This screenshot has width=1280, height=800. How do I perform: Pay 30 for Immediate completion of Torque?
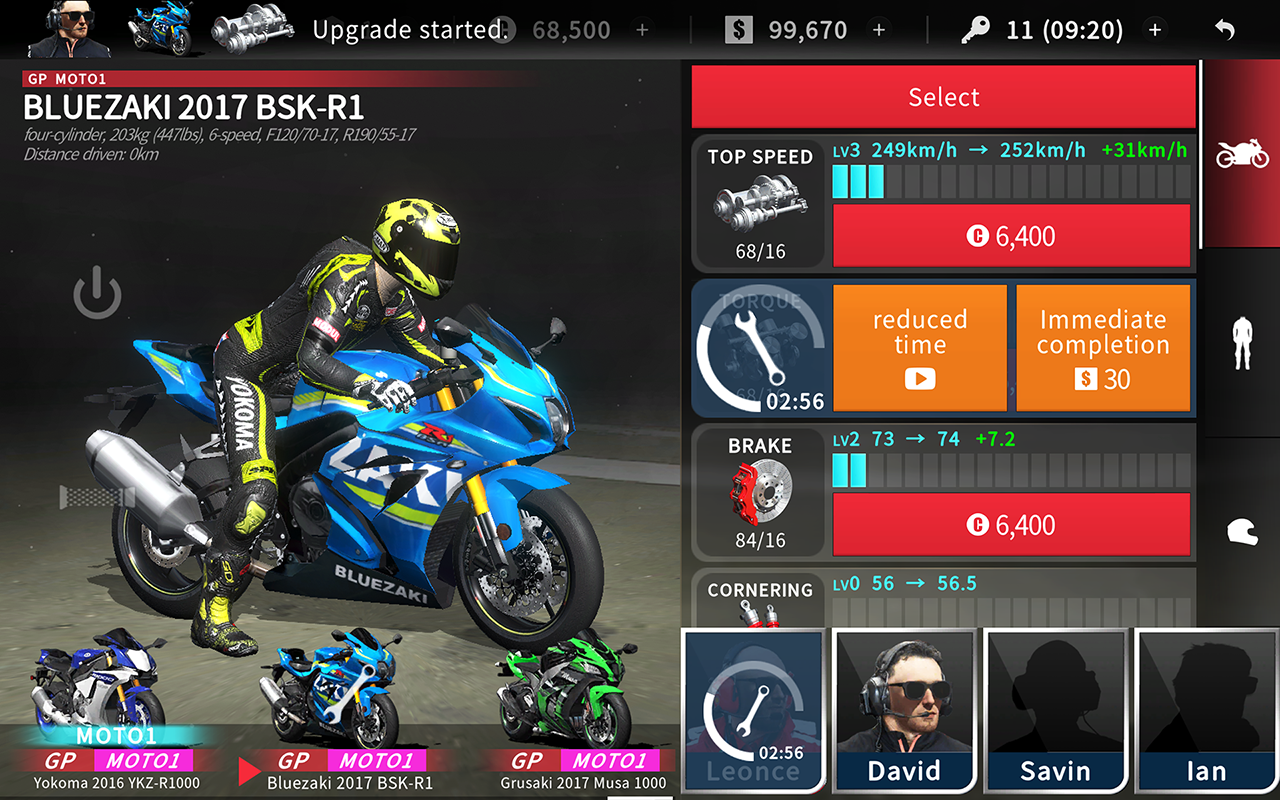click(1103, 347)
